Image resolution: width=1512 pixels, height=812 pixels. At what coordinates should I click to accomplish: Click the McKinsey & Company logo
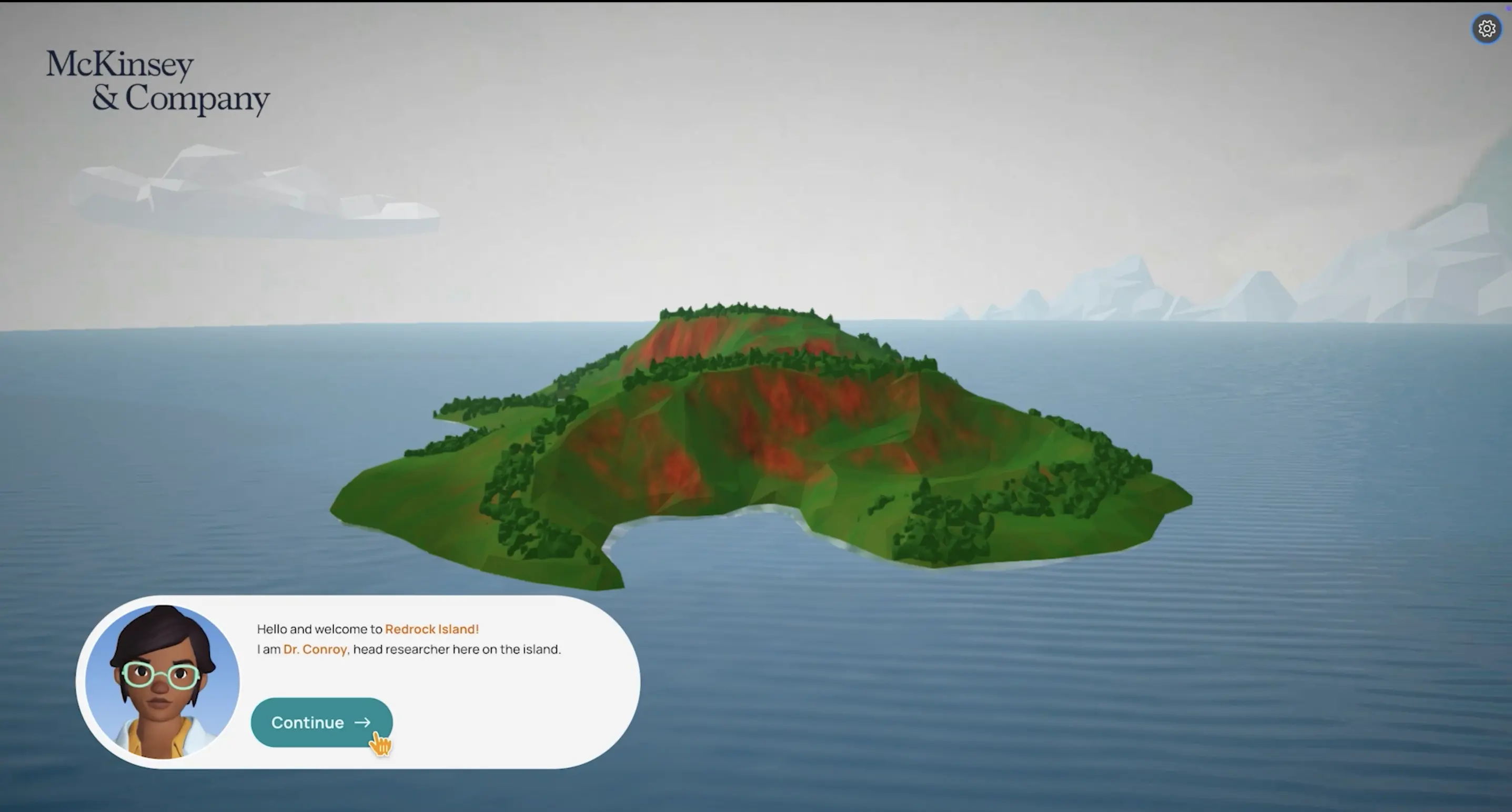click(157, 82)
